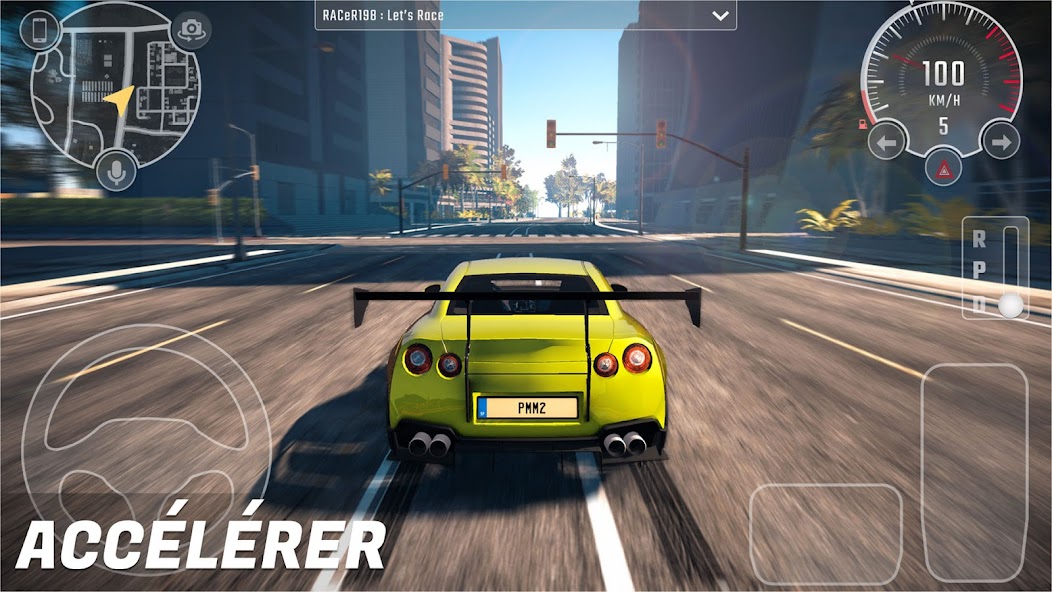The image size is (1052, 592).
Task: Tap the tall accelerator pedal
Action: click(973, 472)
